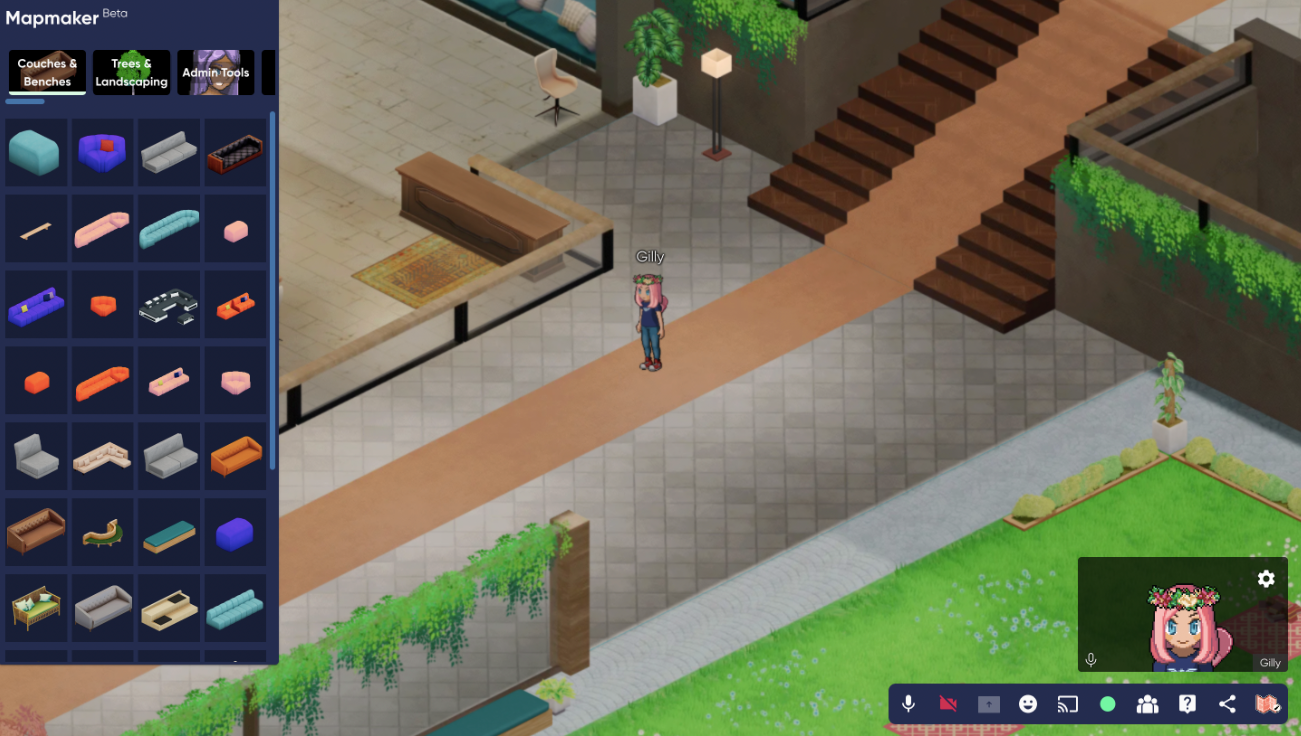
Task: Pick the dark sectional with coffee table
Action: [x=169, y=305]
